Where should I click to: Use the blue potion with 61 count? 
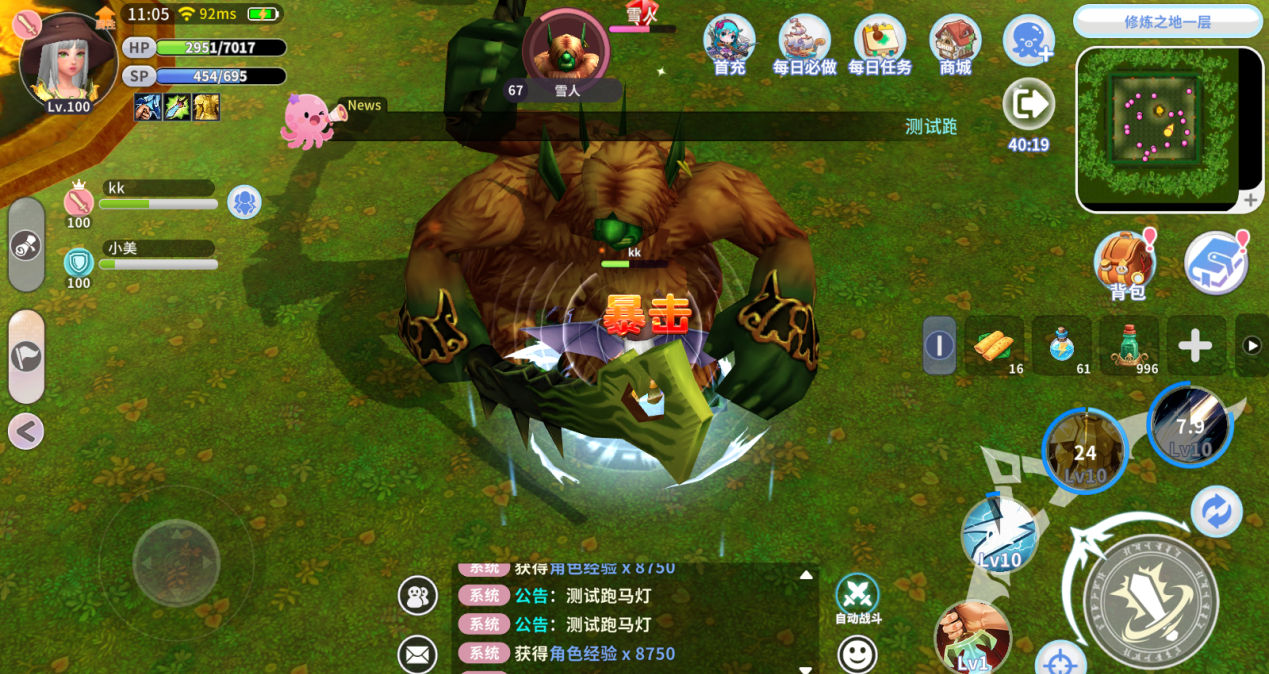click(1062, 346)
